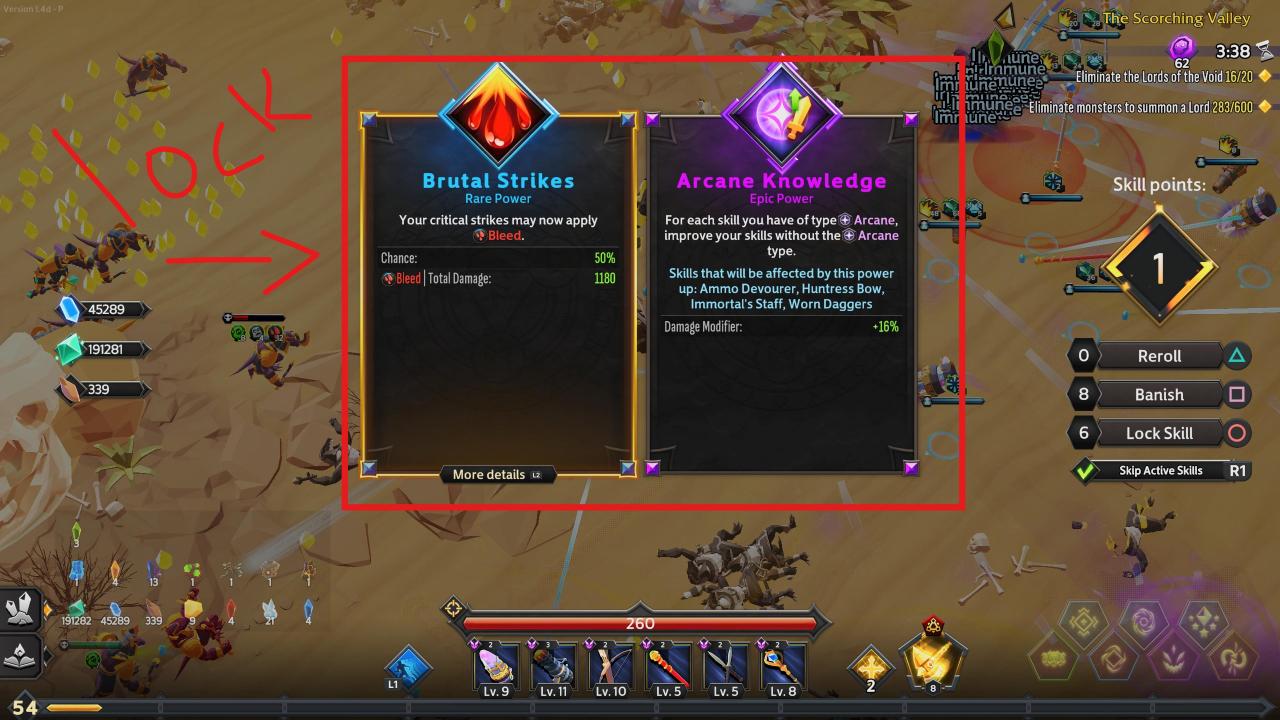Click the purple swirl passive hexagon icon
This screenshot has height=720, width=1280.
click(x=1143, y=625)
